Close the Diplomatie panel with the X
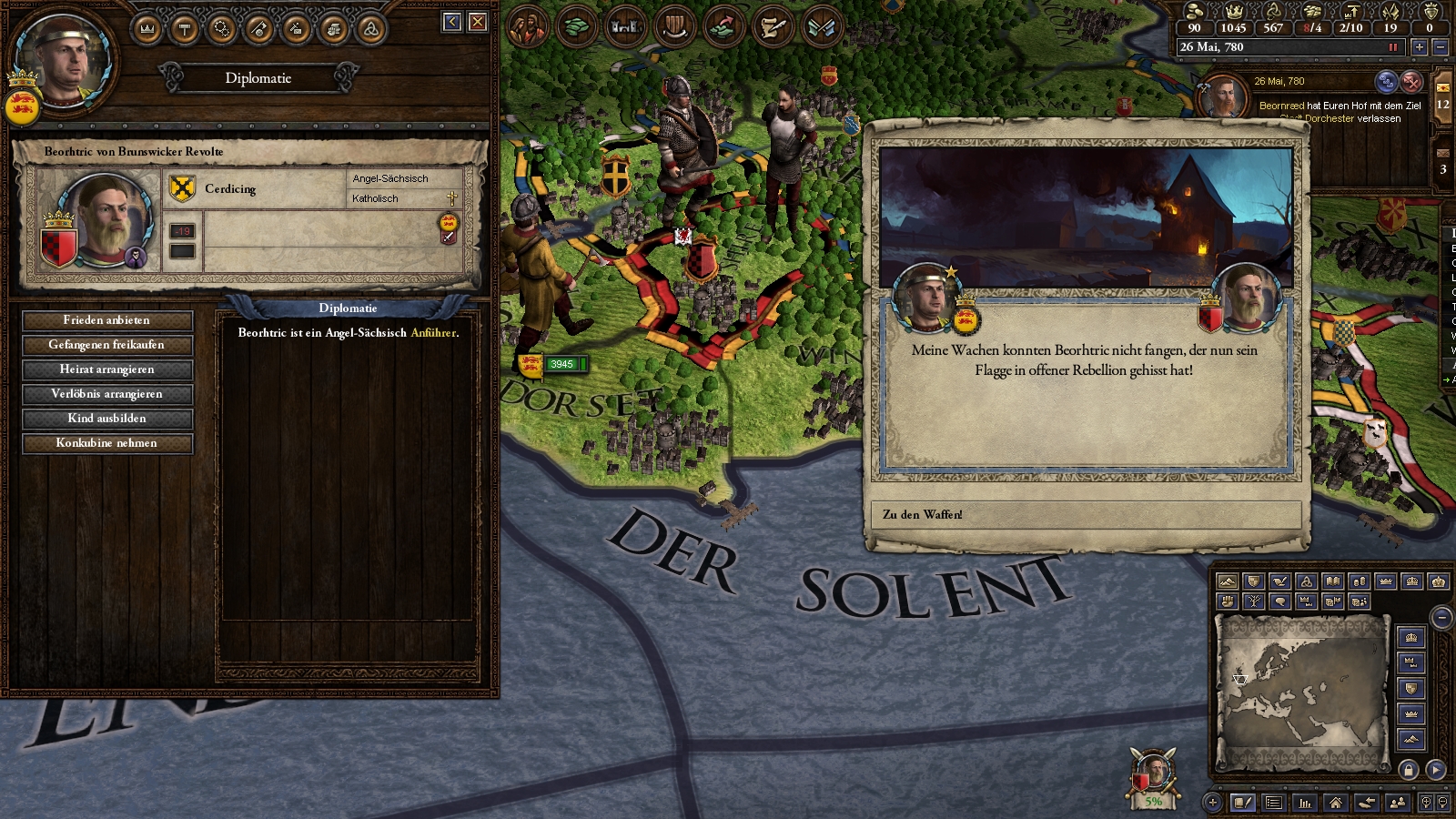The image size is (1456, 819). (478, 22)
